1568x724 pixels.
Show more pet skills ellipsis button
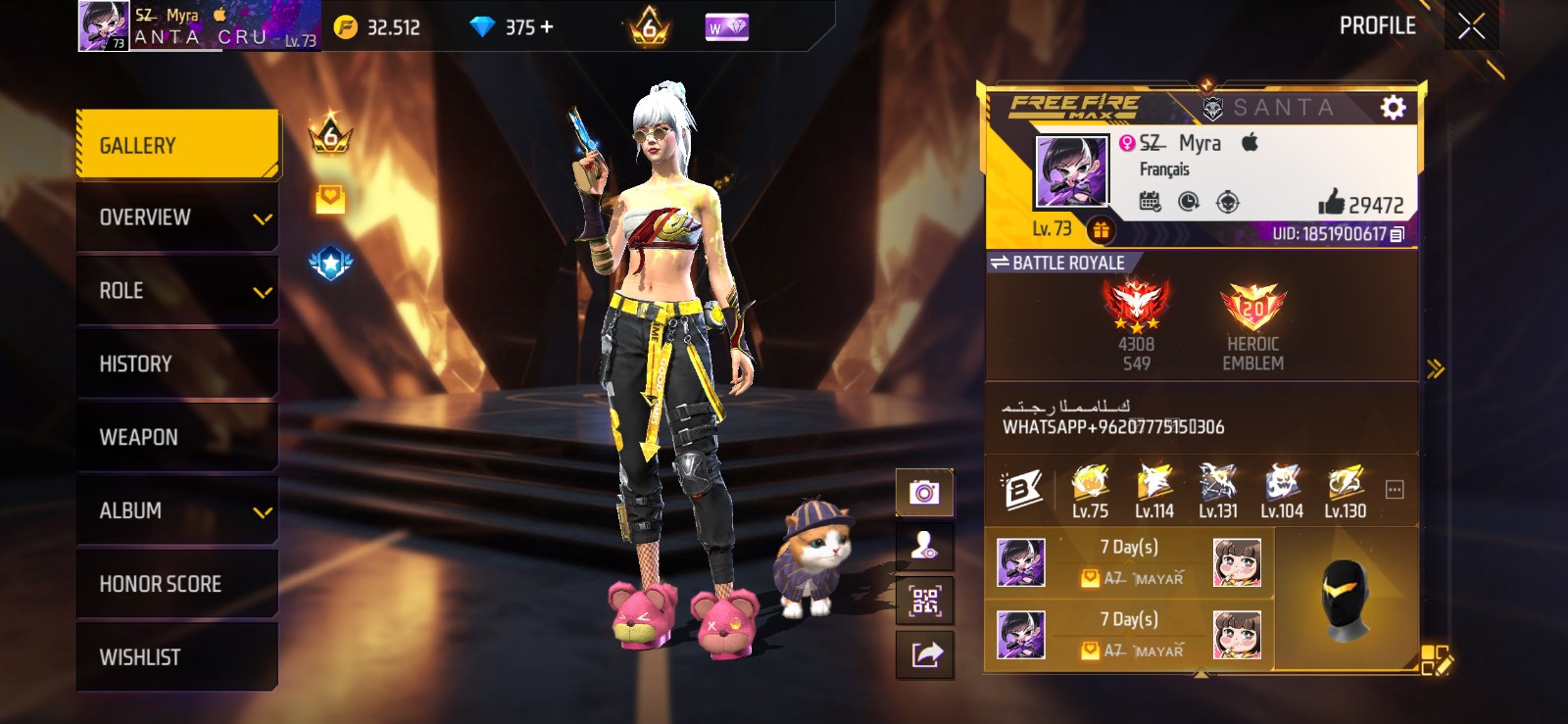click(1395, 490)
